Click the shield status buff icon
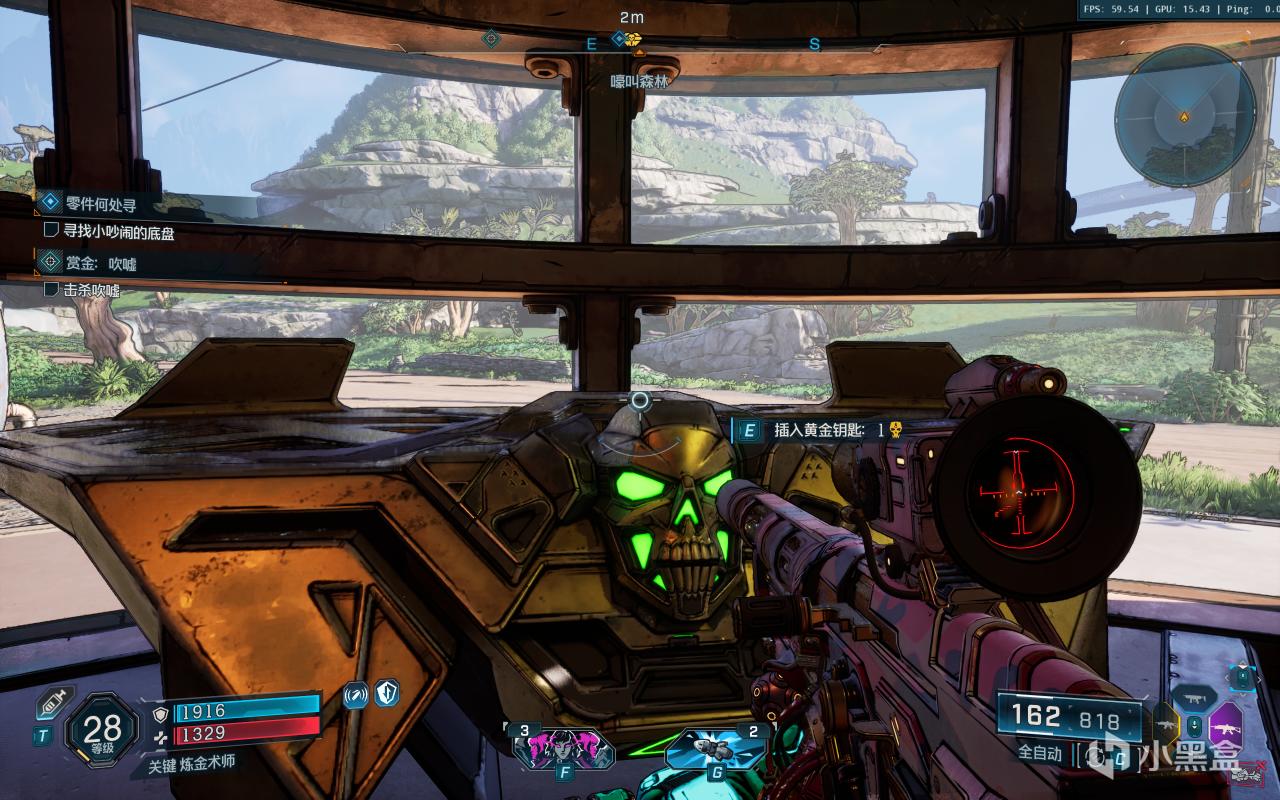Viewport: 1280px width, 800px height. click(x=385, y=693)
